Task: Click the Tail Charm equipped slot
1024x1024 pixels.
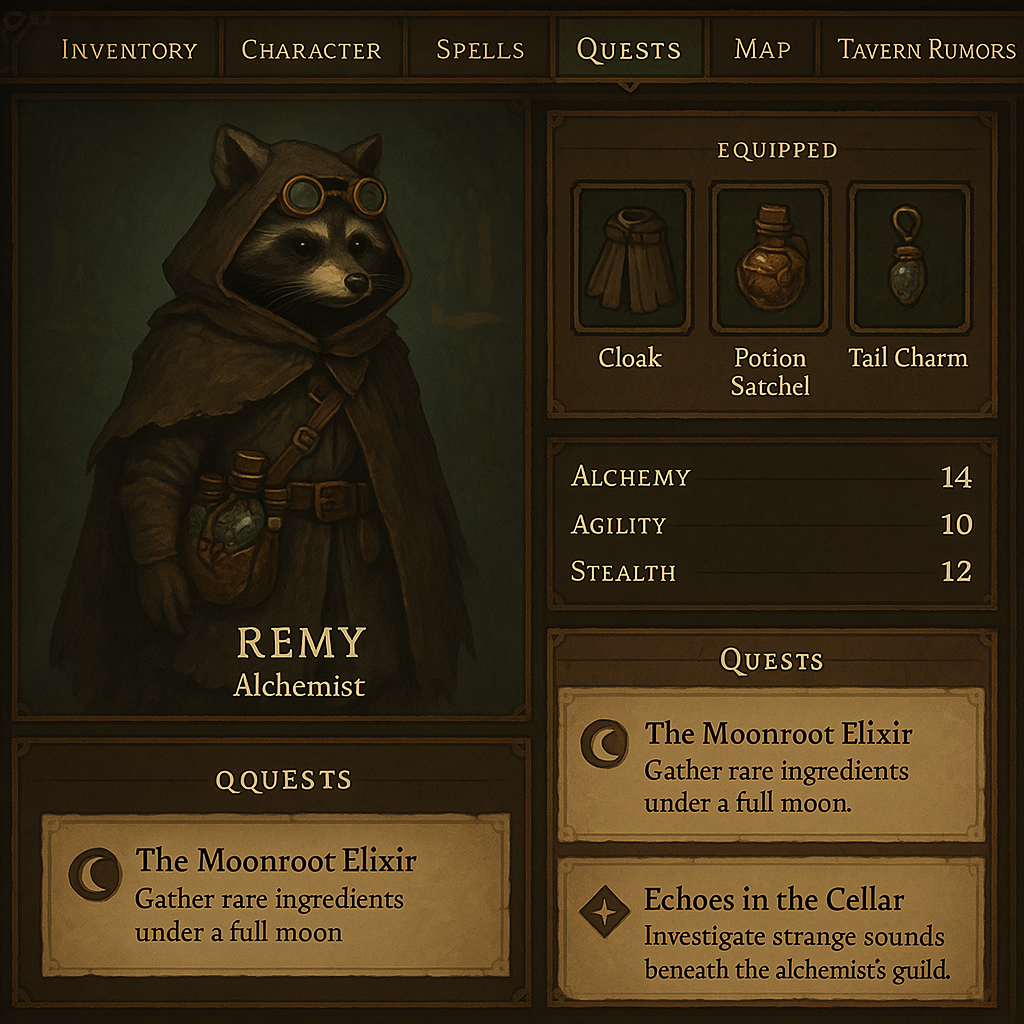Action: pos(908,259)
